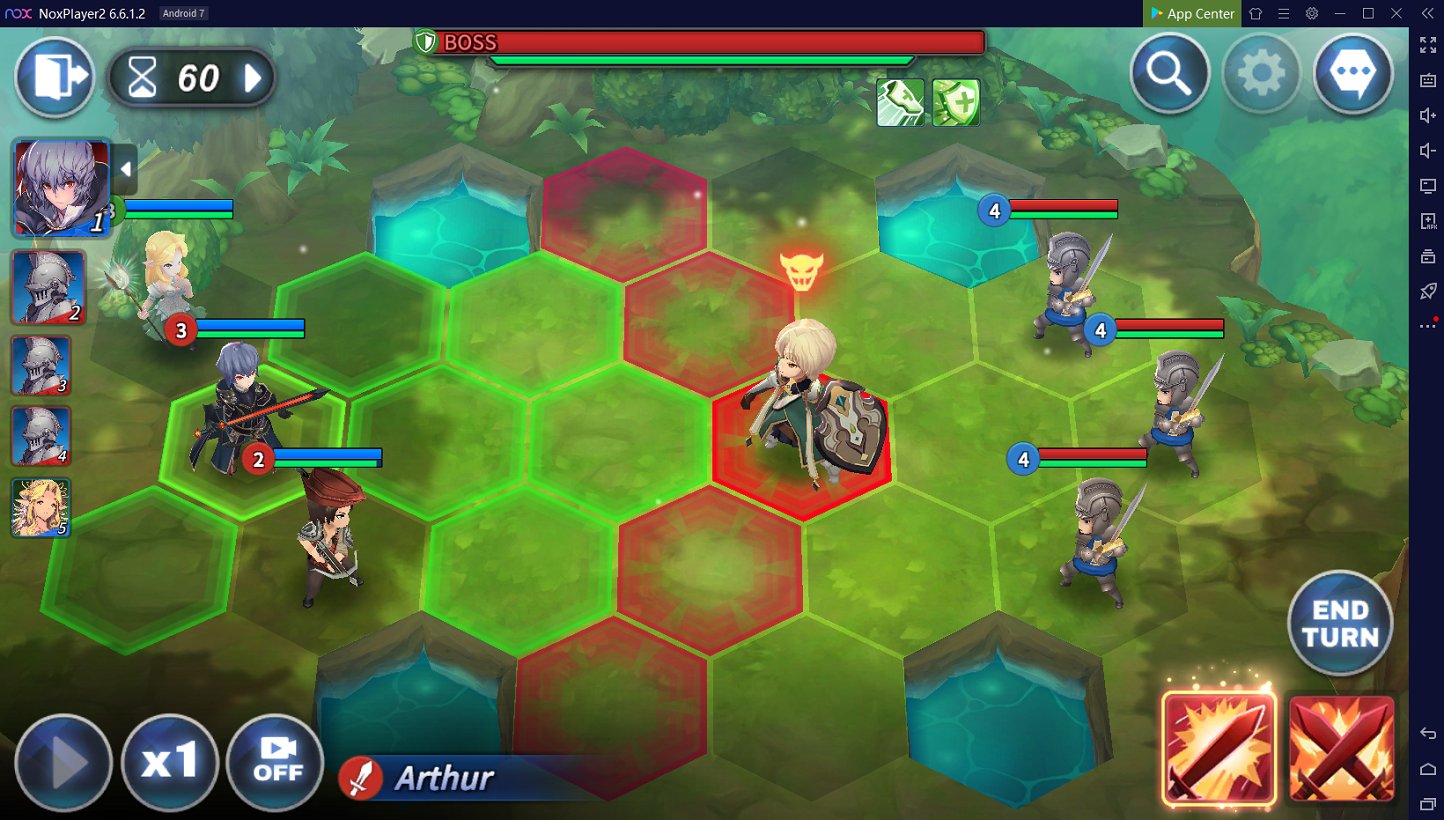The image size is (1444, 820).
Task: Exit the battle via door icon
Action: (x=53, y=78)
